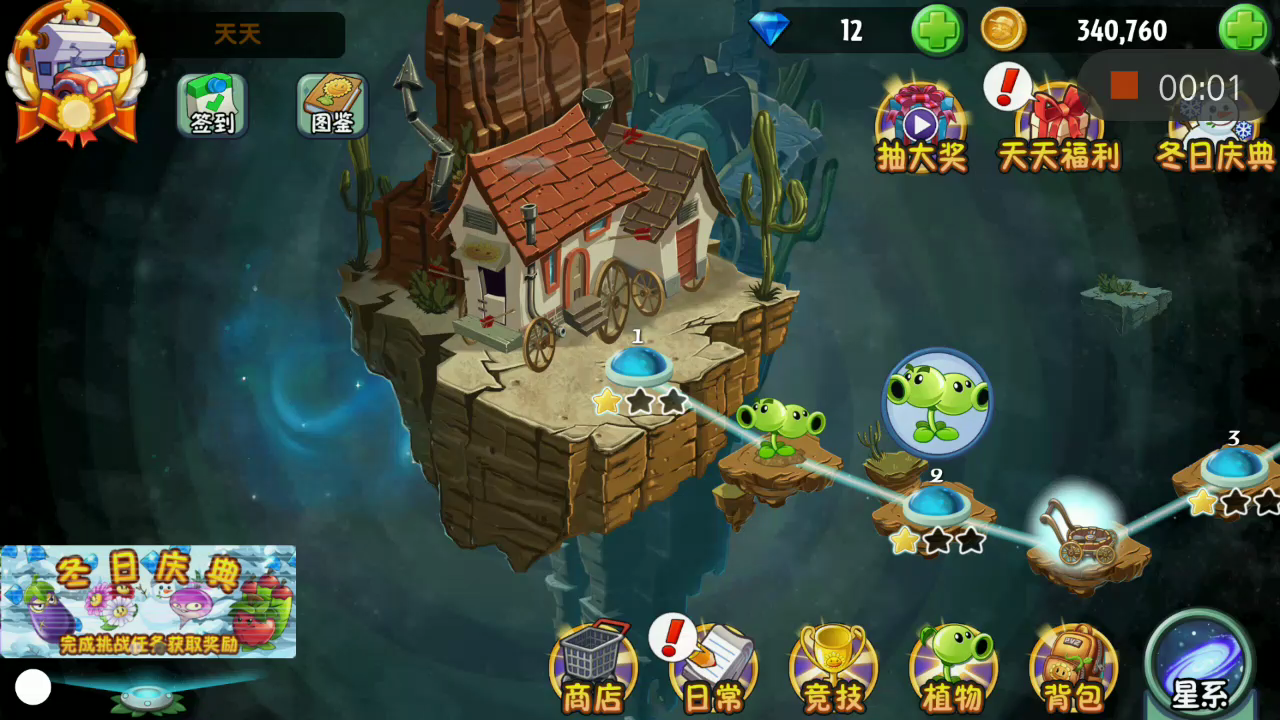Open the 星系 galaxy map
Screen dimensions: 1280x720
tap(1199, 665)
